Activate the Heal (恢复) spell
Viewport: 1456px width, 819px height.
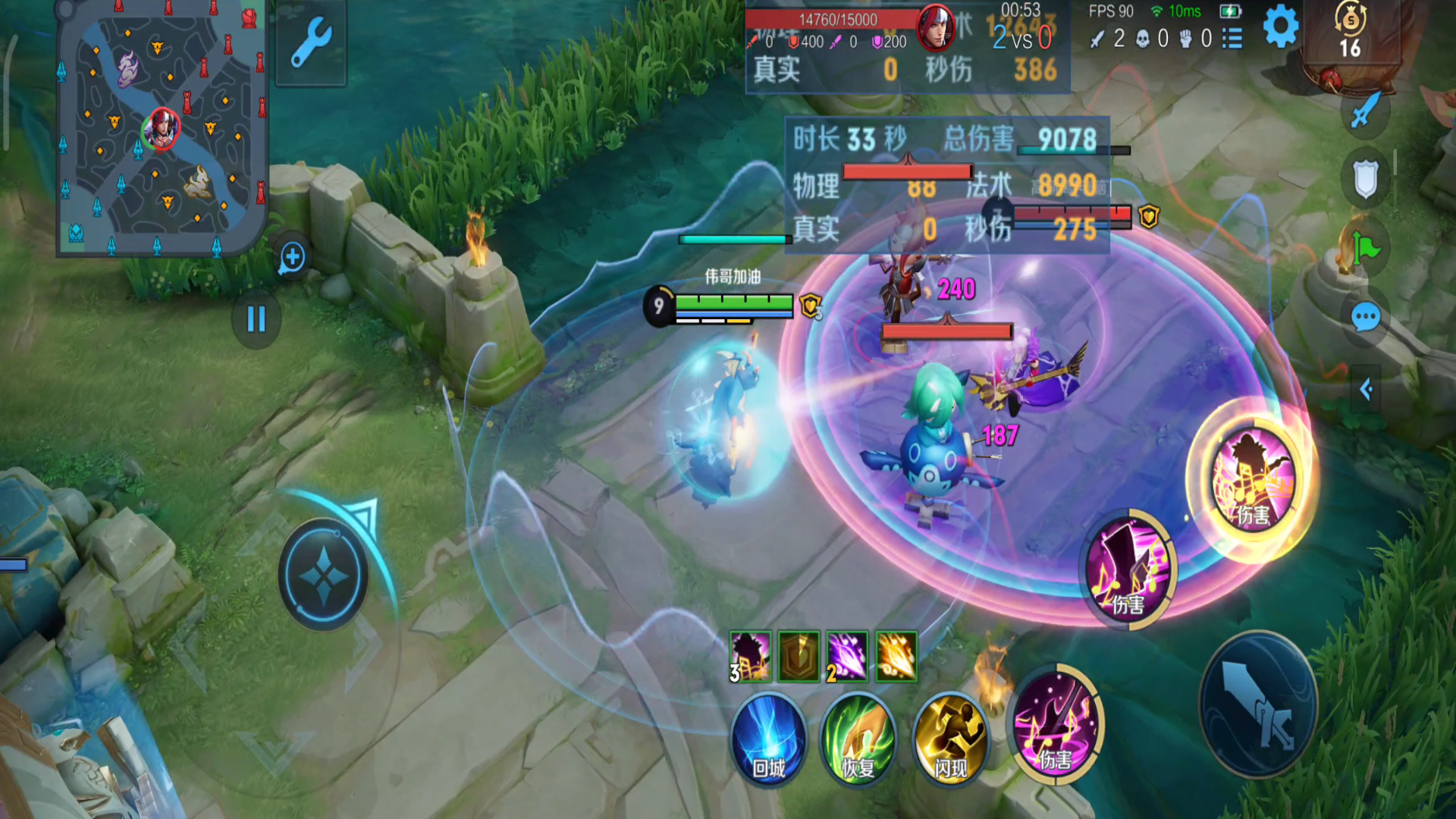point(858,739)
